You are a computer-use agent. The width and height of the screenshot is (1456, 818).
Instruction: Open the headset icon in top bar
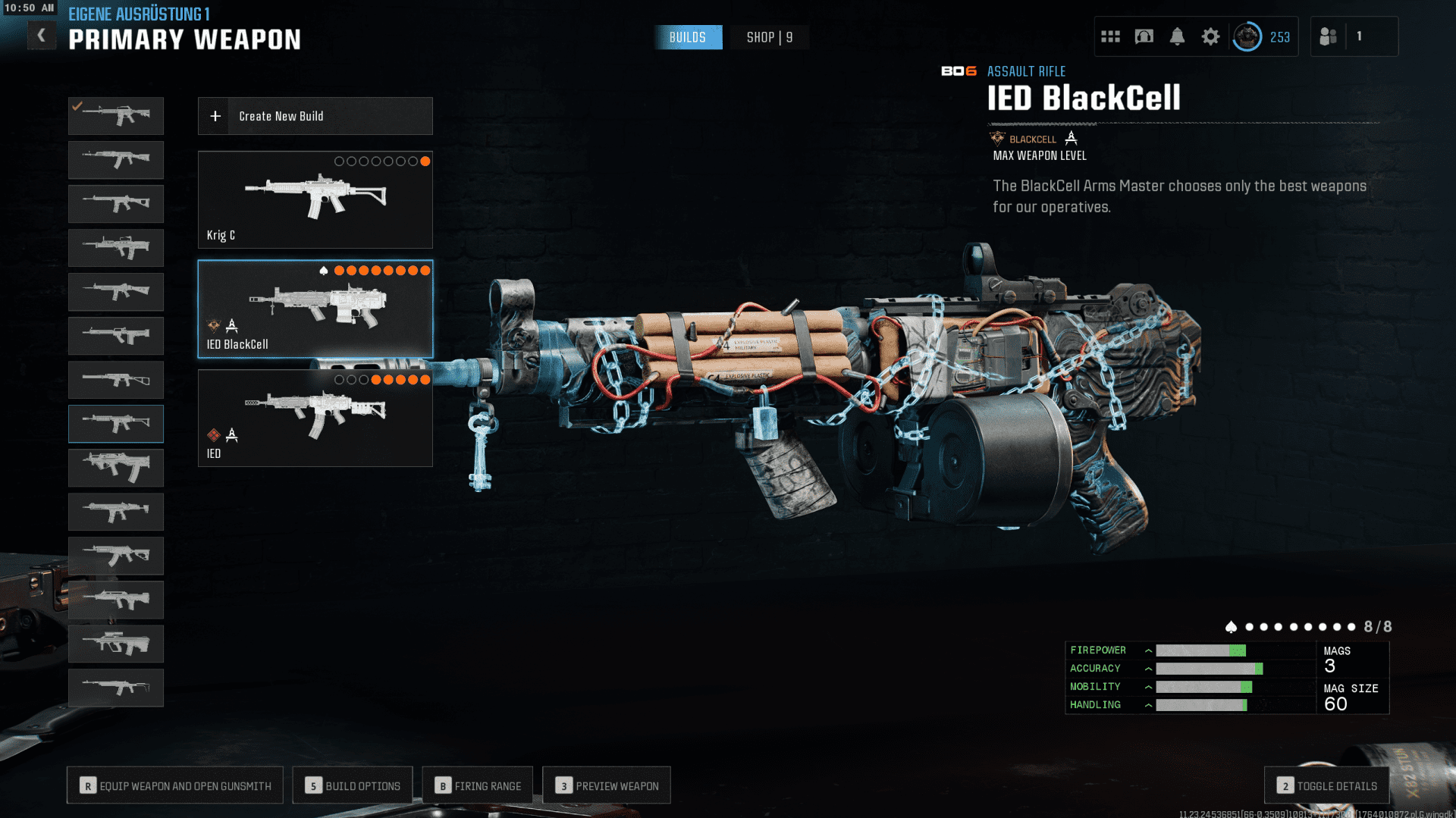pos(1144,36)
